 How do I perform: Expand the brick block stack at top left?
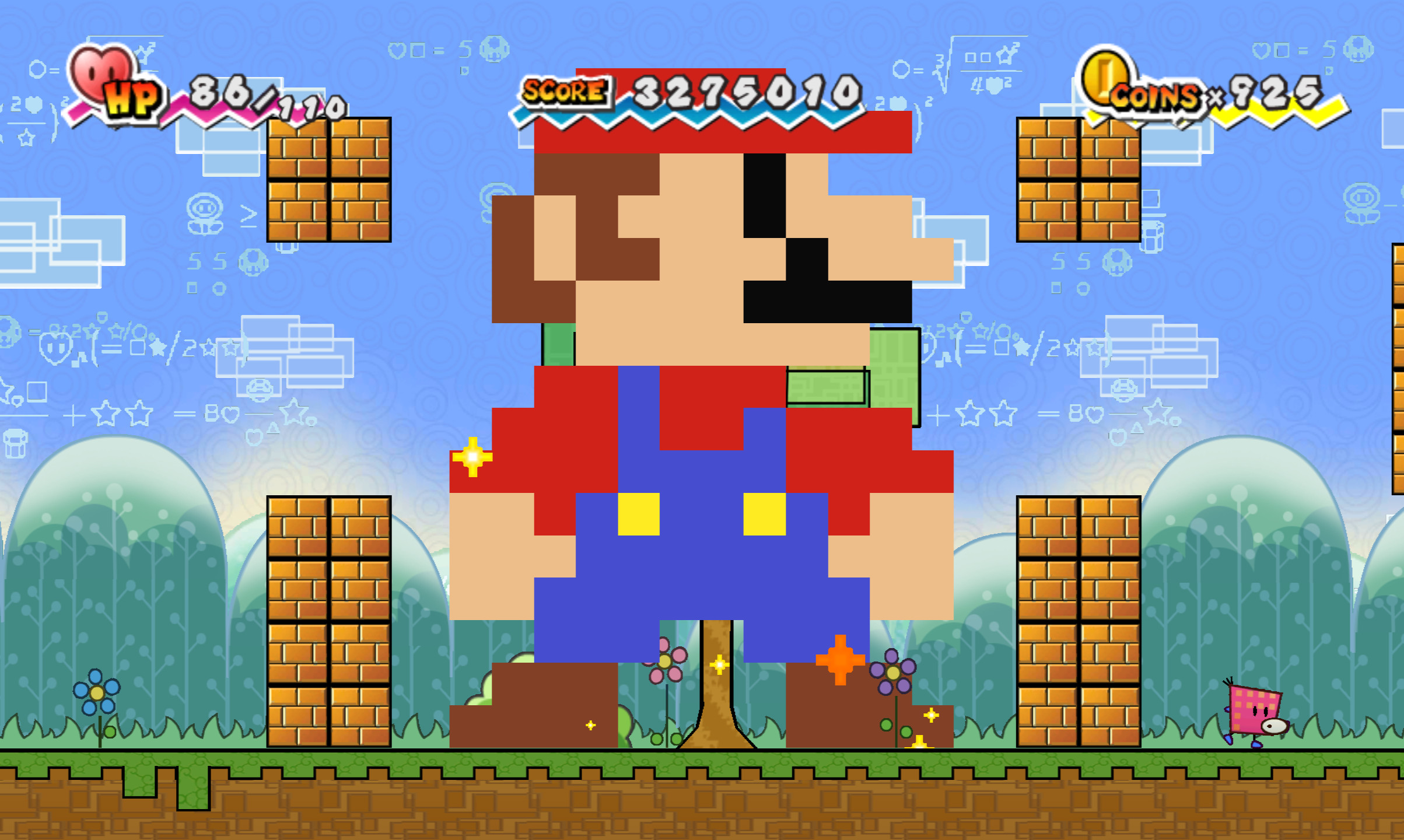point(328,181)
